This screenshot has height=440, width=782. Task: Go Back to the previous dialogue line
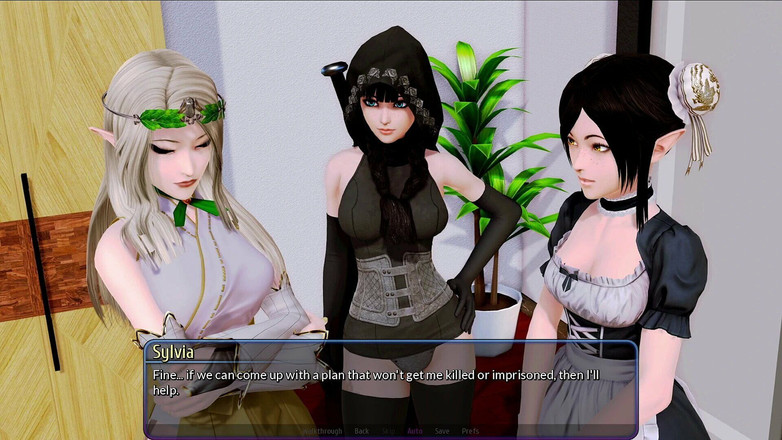362,431
